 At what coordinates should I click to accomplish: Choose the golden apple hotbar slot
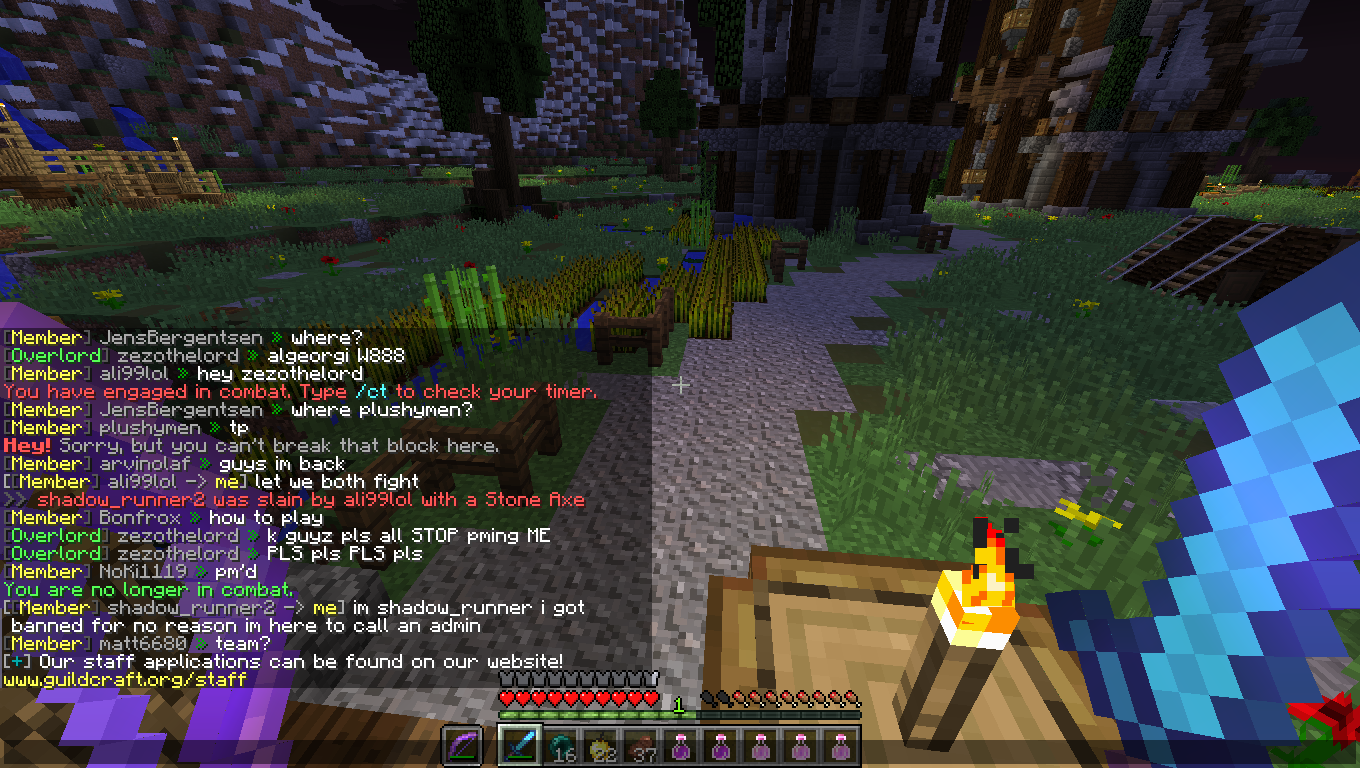[600, 746]
